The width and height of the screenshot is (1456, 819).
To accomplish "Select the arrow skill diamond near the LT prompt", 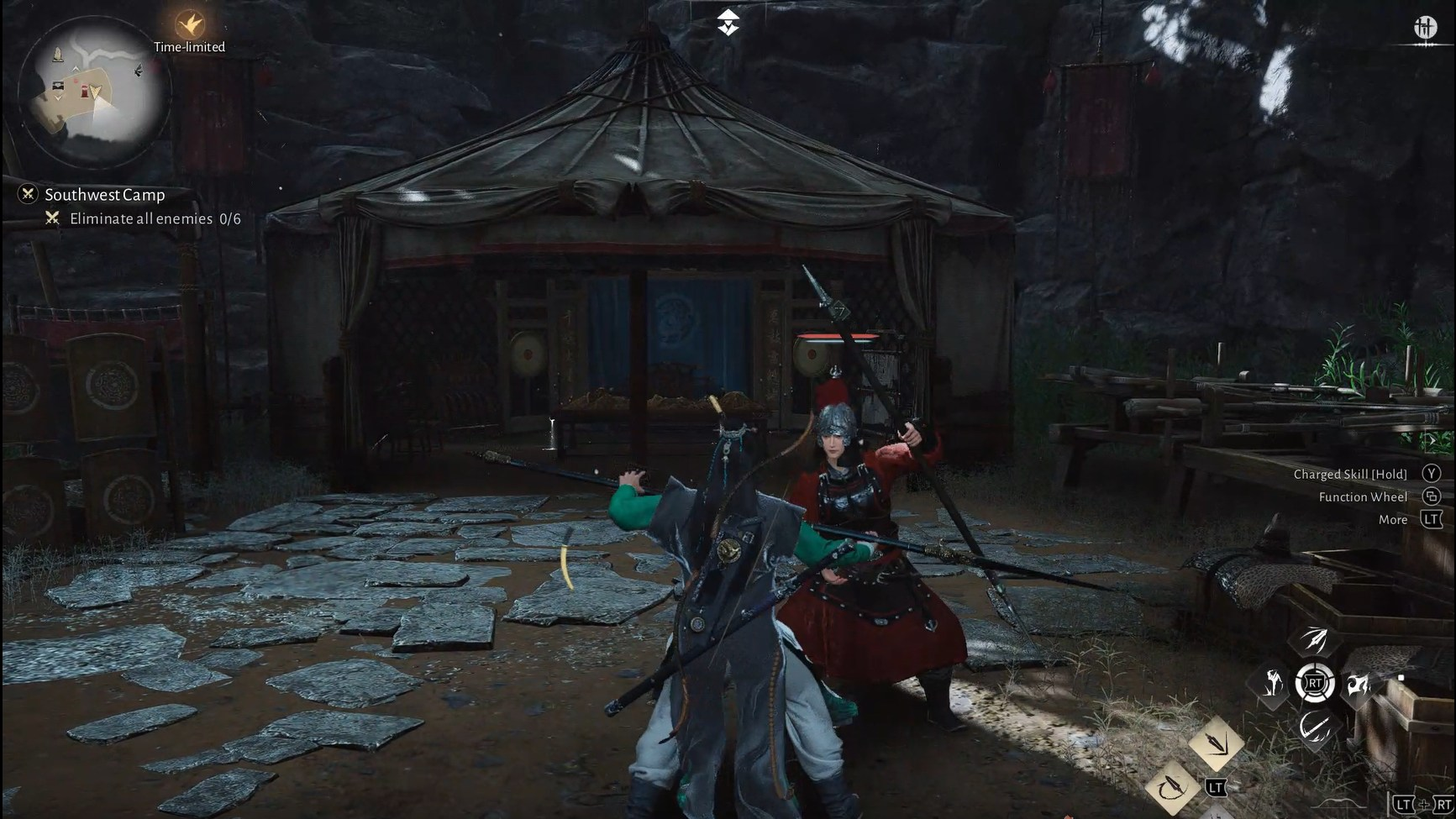I will 1217,744.
